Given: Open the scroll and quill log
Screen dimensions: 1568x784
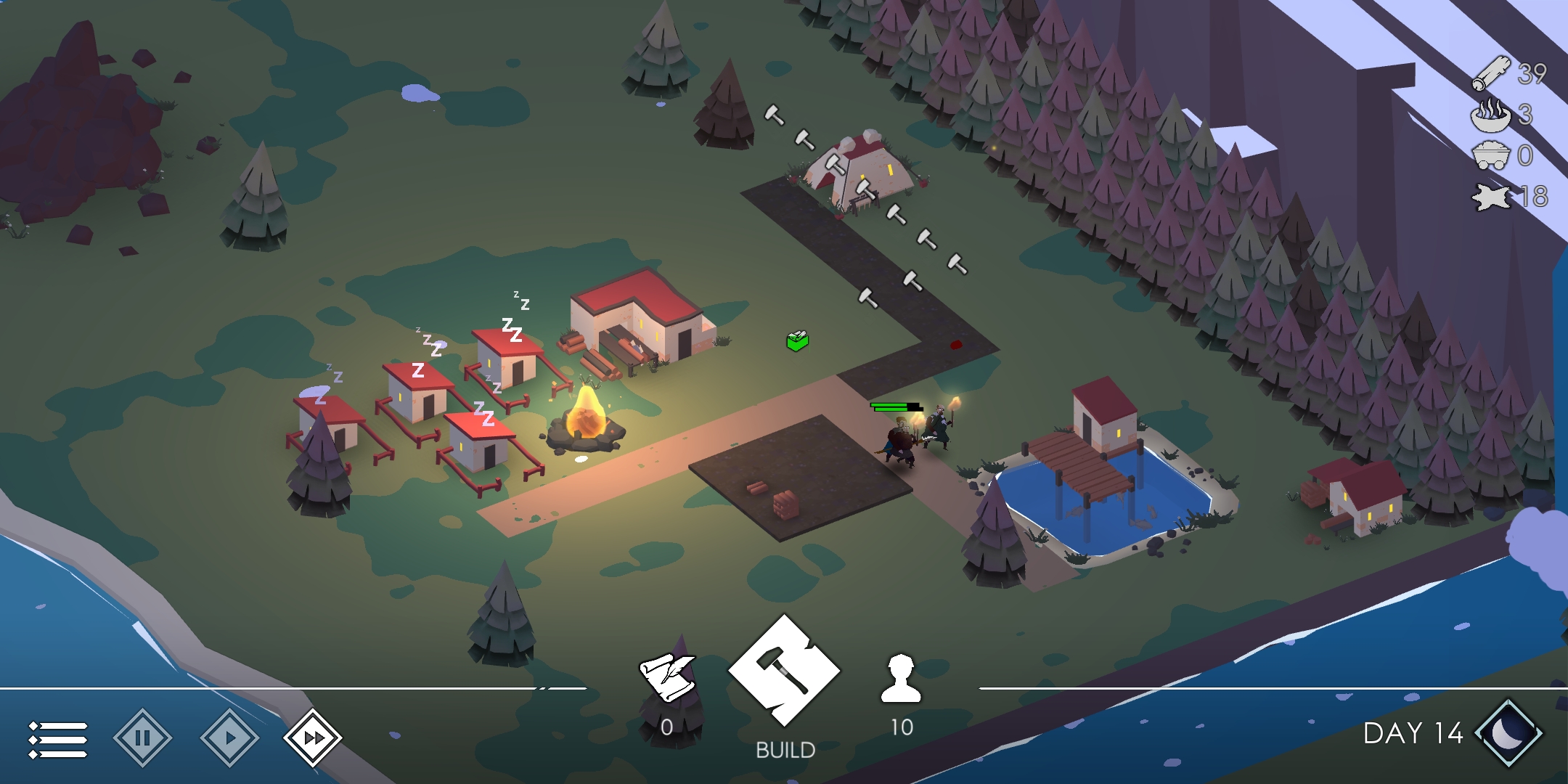Looking at the screenshot, I should point(666,677).
